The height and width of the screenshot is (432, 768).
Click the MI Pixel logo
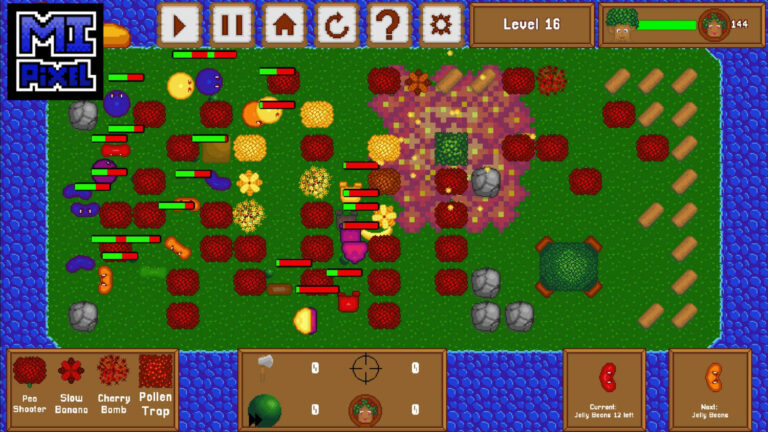(55, 51)
